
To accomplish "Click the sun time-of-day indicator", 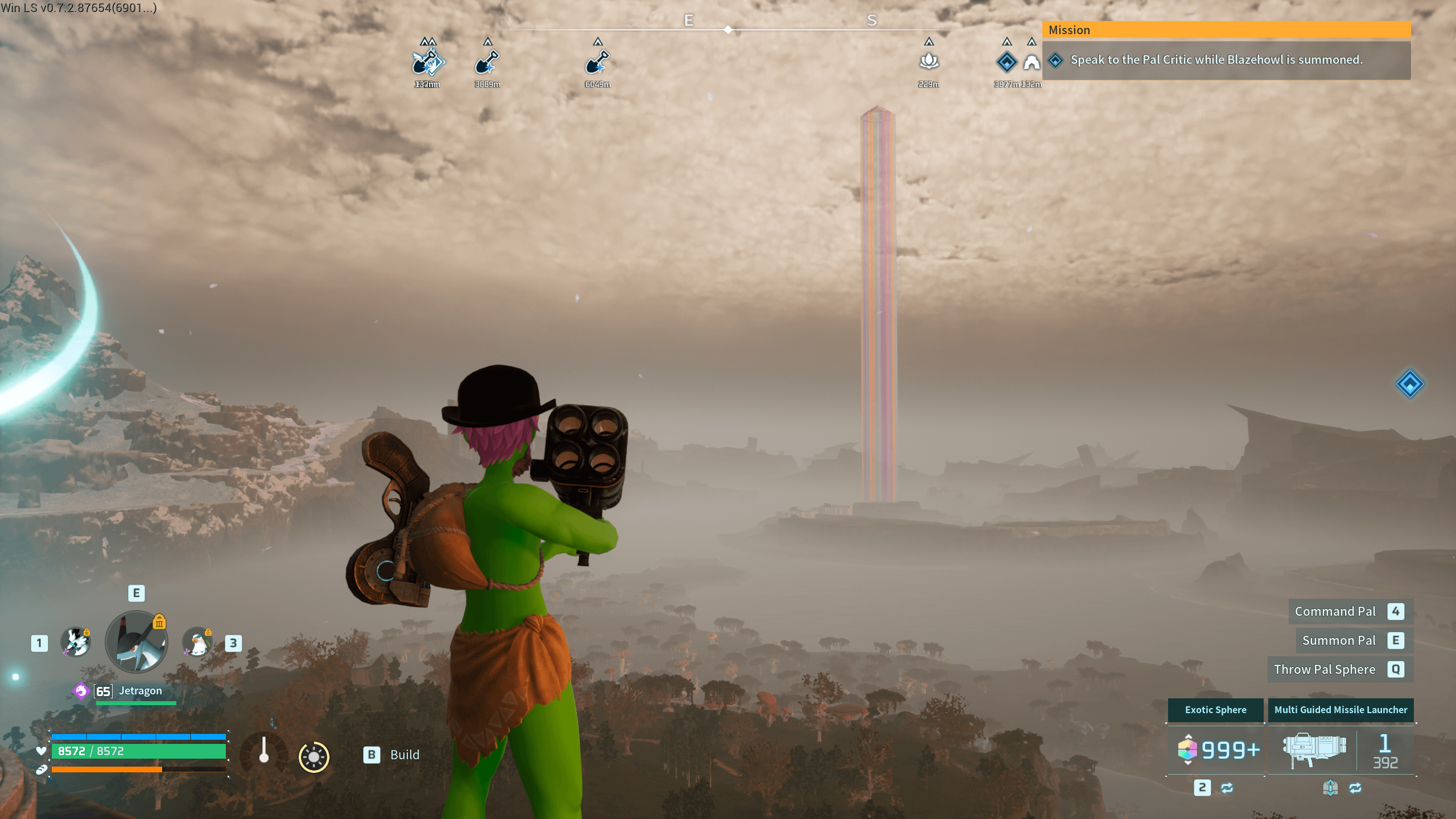I will 314,757.
